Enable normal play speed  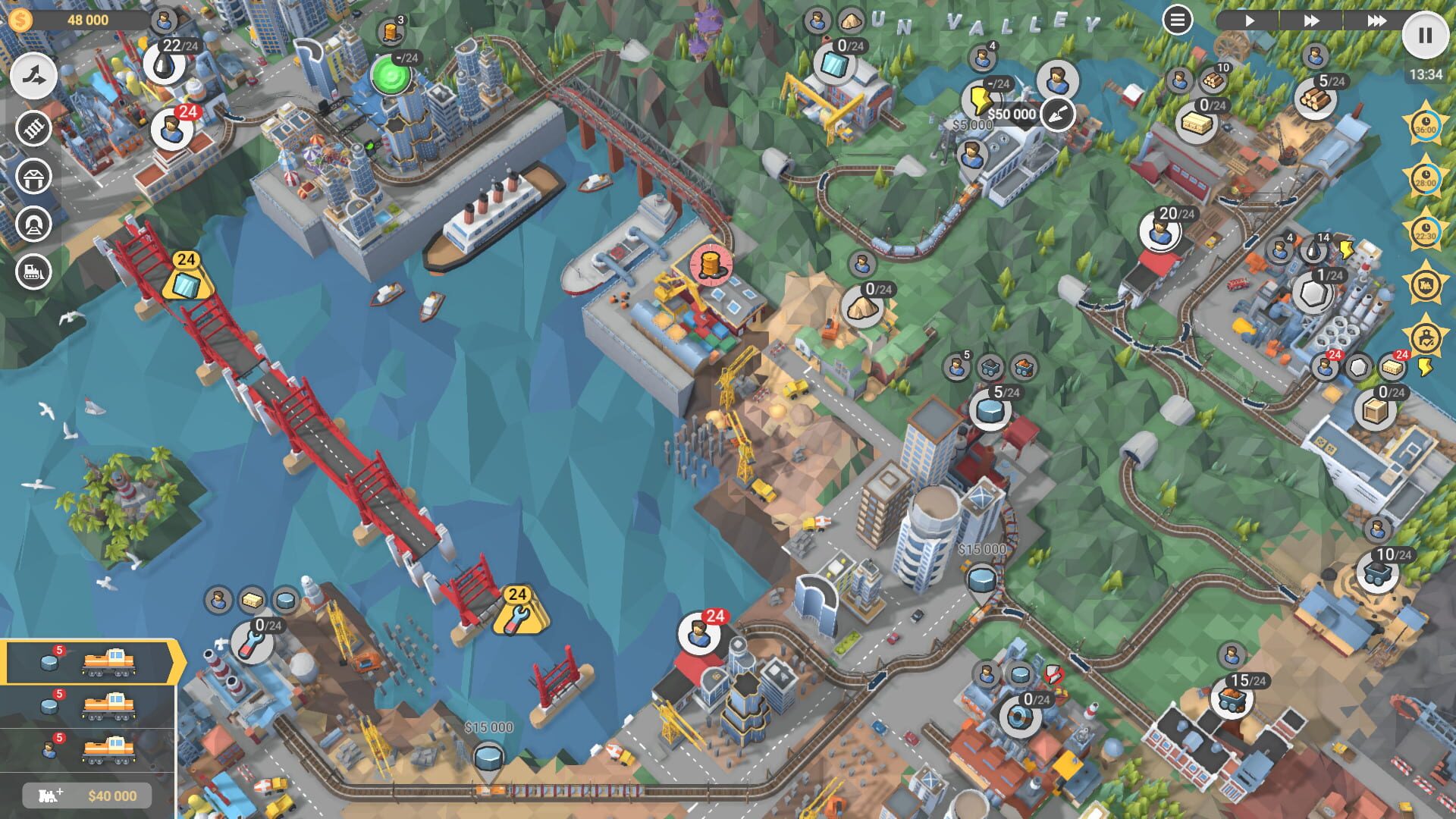point(1250,20)
